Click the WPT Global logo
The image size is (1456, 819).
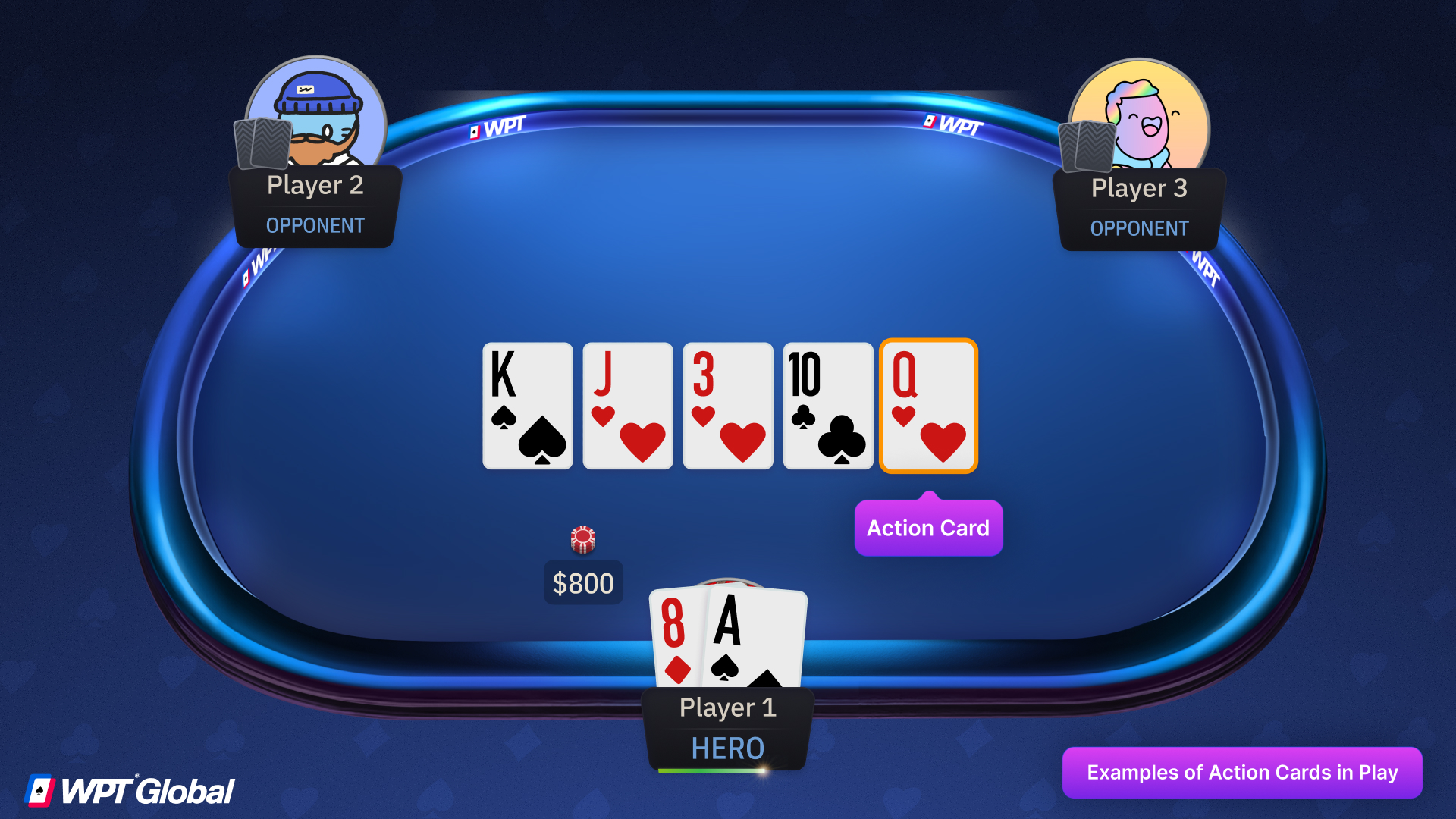pyautogui.click(x=129, y=789)
